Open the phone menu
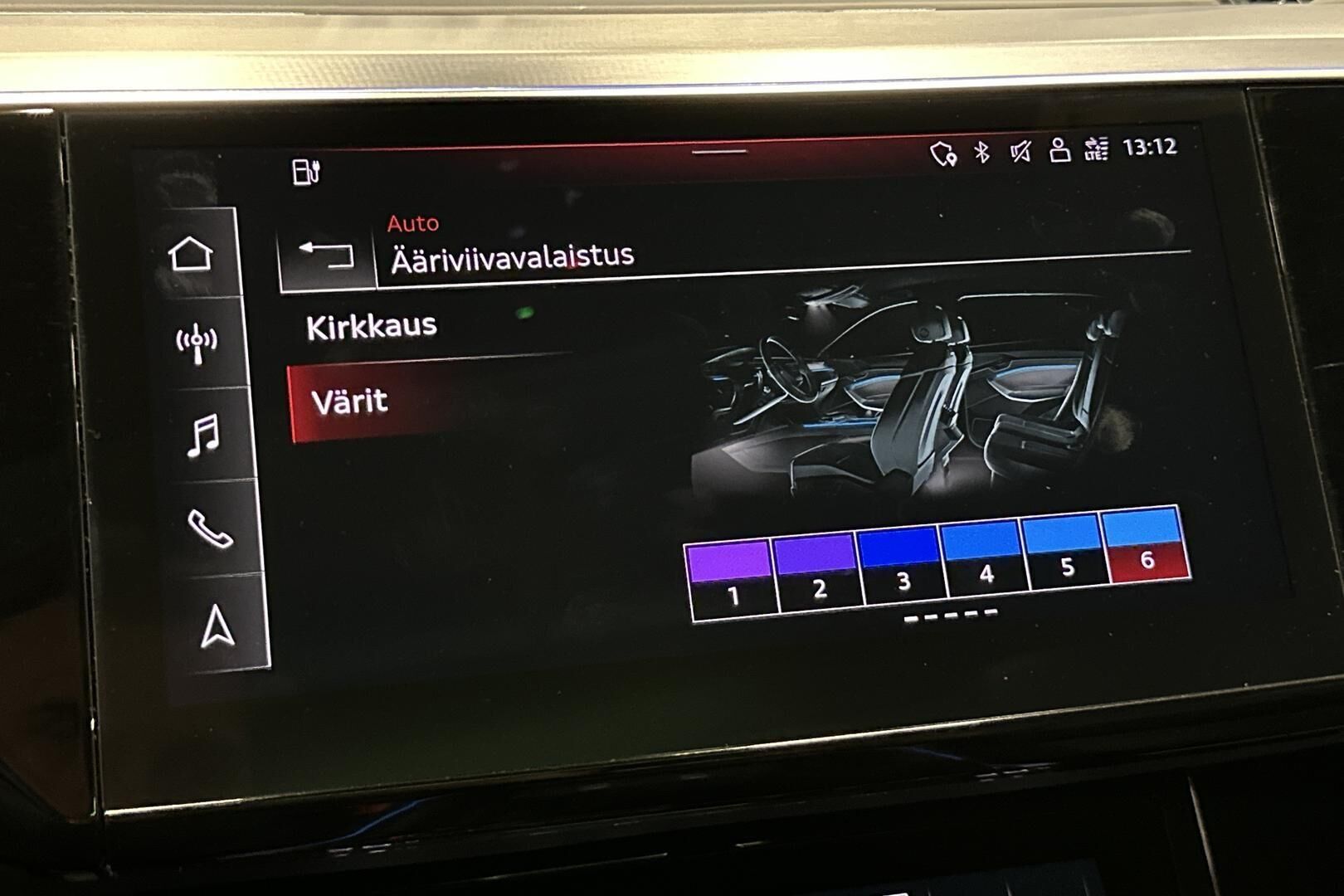 pos(209,528)
